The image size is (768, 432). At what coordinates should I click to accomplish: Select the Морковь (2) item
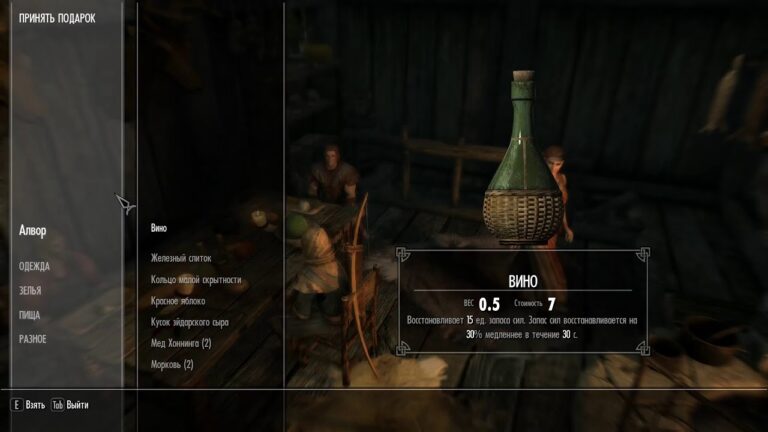click(172, 365)
